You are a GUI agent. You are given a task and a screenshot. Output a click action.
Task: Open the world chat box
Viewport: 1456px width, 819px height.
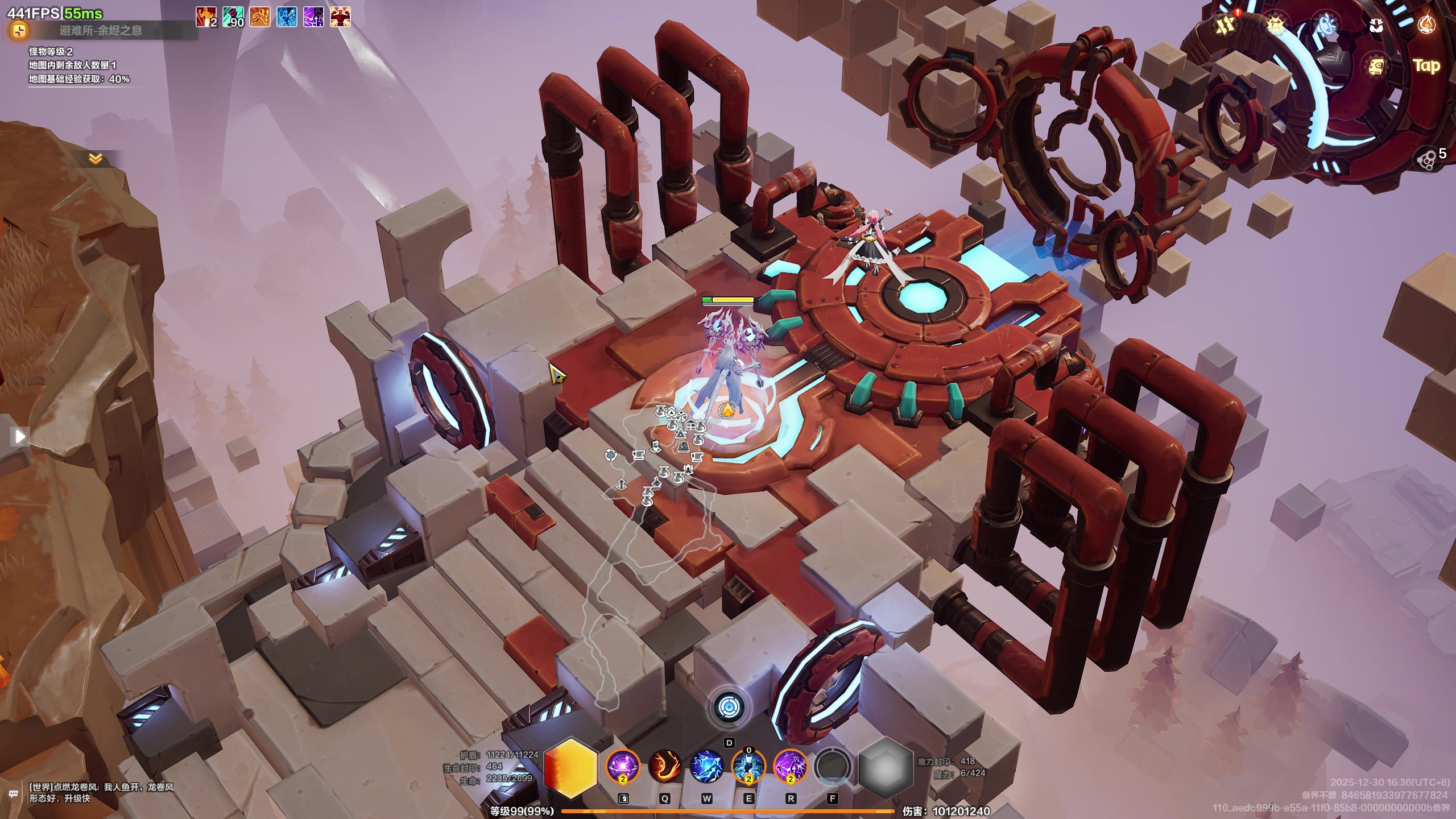(101, 792)
